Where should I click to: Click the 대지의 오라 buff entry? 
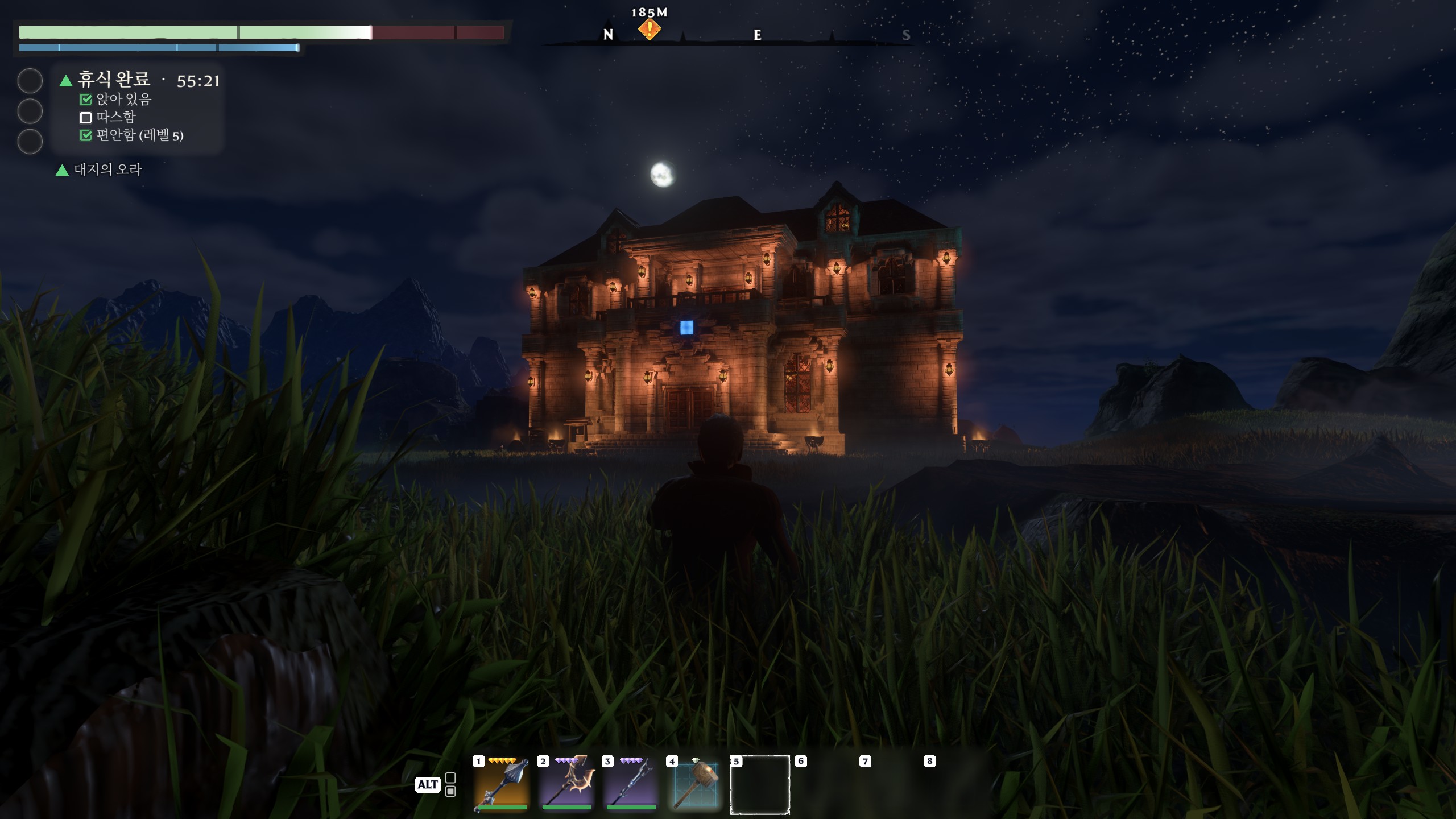click(x=107, y=169)
